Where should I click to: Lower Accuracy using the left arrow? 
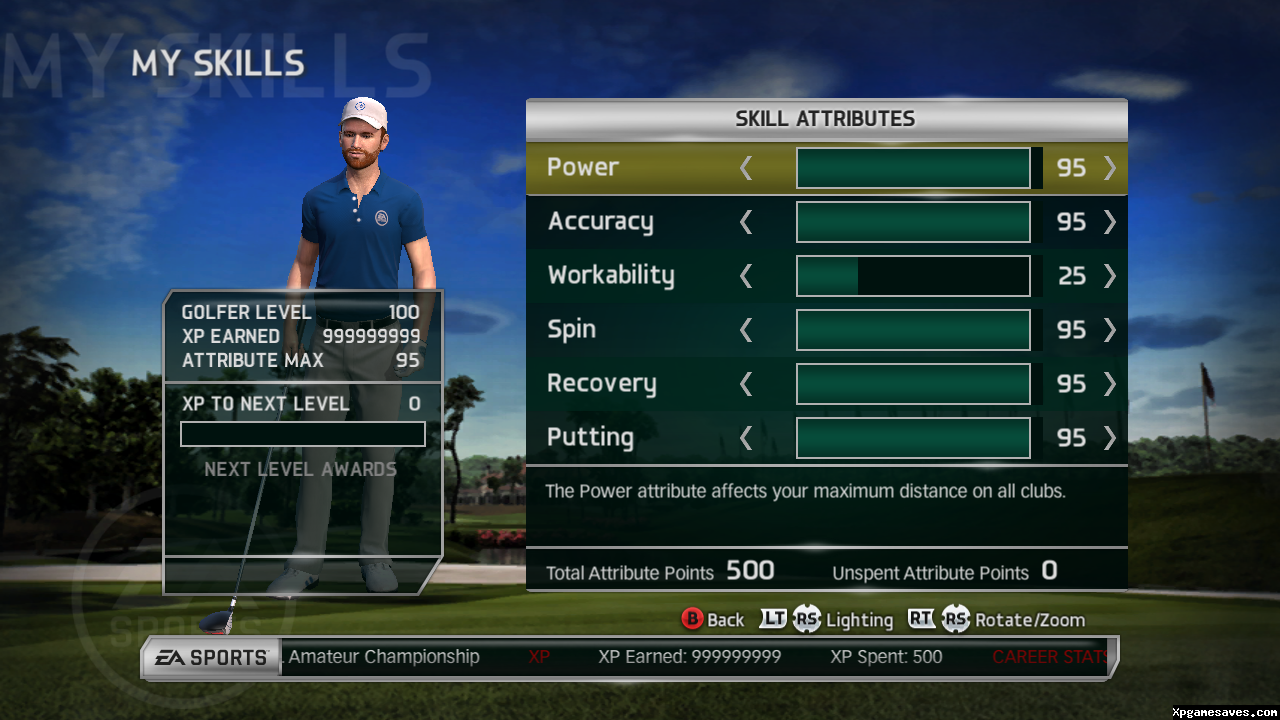click(746, 222)
